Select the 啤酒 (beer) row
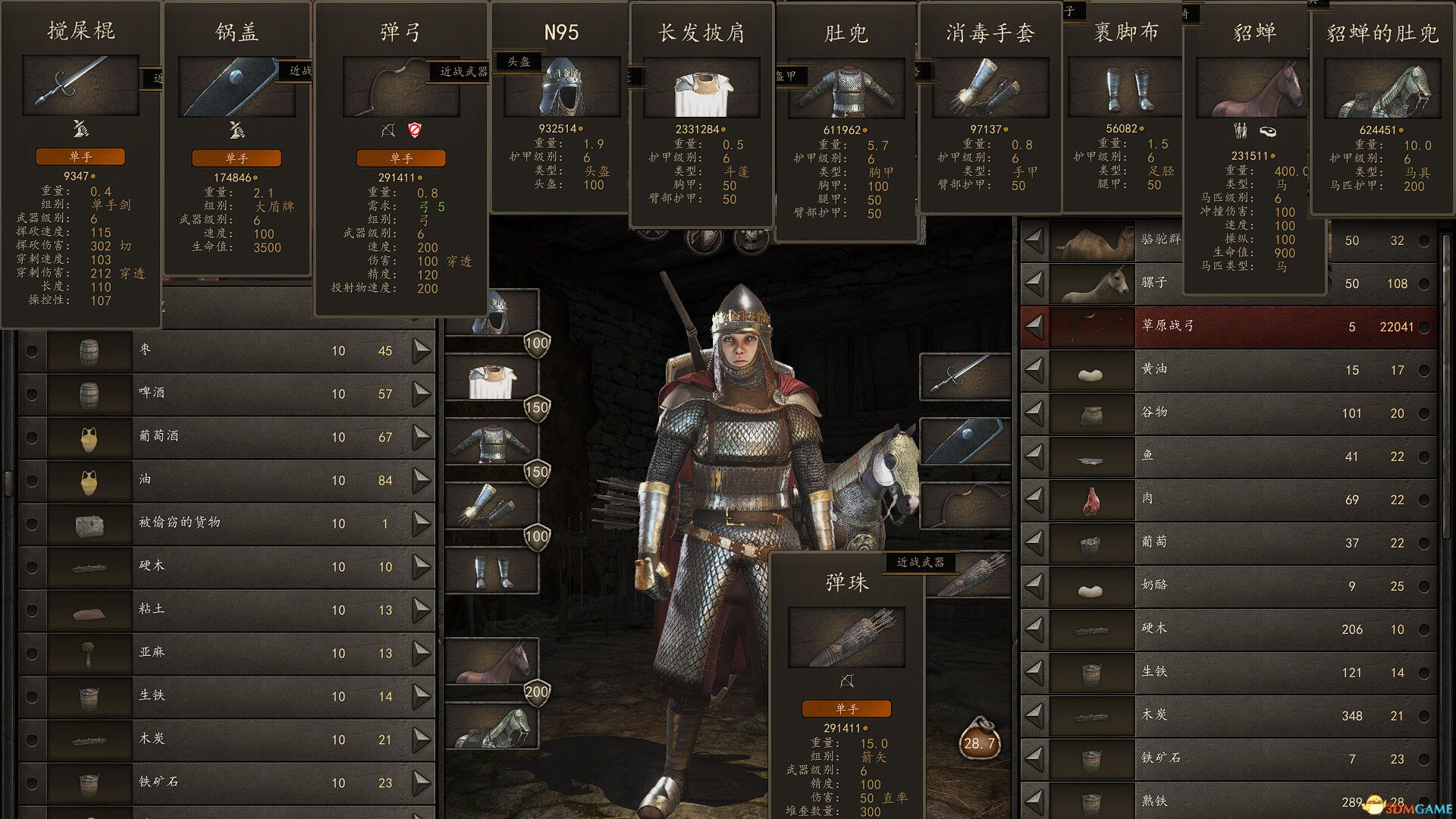Viewport: 1456px width, 819px height. (227, 394)
